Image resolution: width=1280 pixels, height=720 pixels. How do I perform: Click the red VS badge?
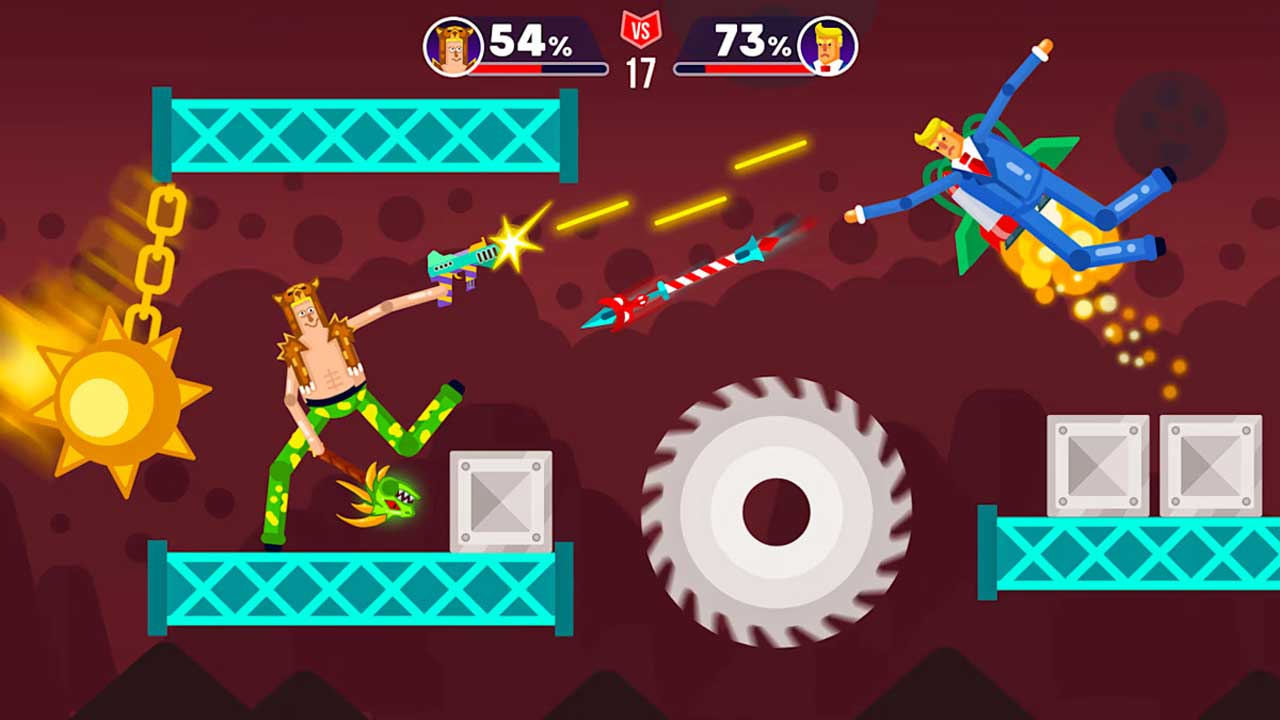[640, 28]
